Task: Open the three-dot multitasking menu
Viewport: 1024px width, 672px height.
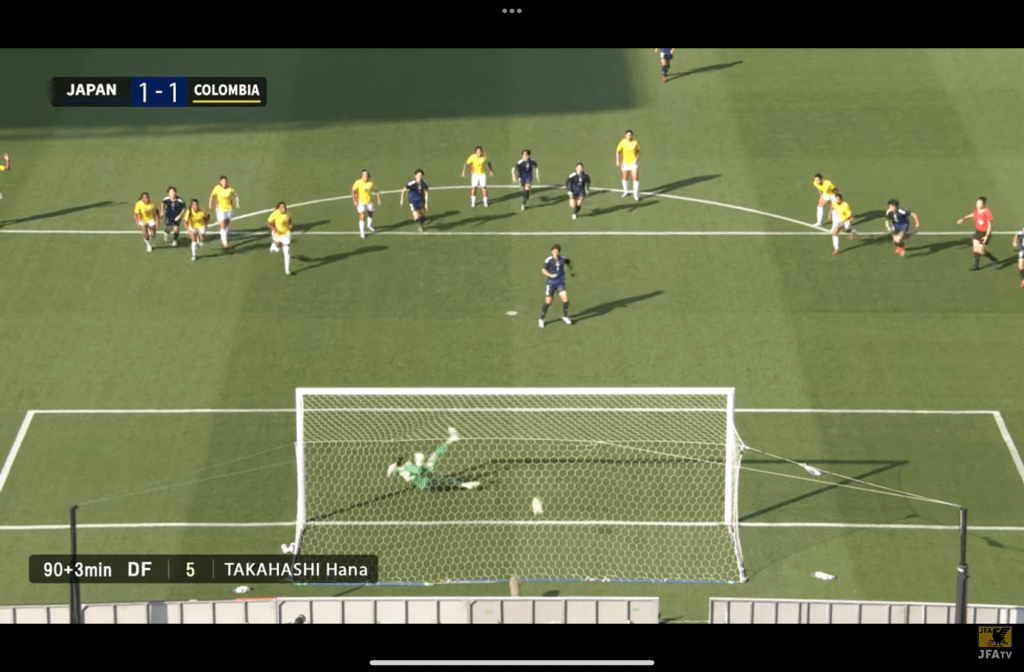Action: (512, 11)
